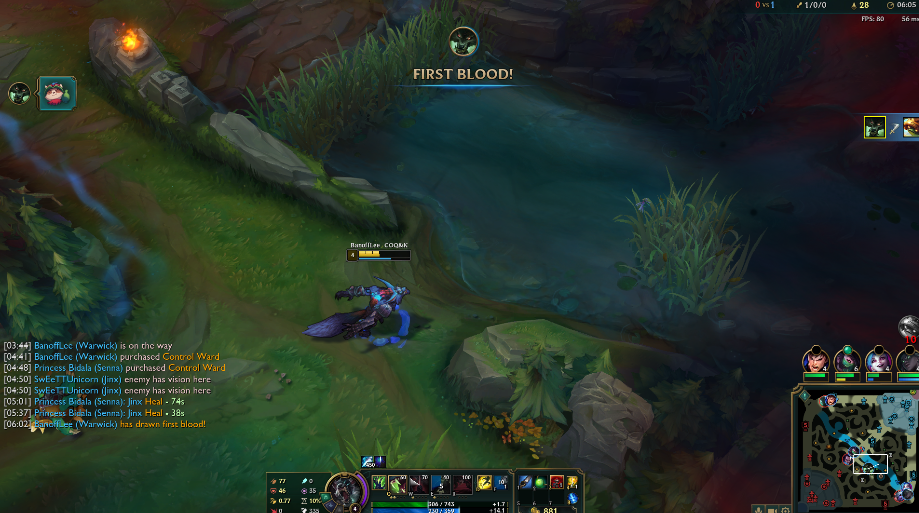
Task: Click the Teemo portrait notification
Action: 56,94
